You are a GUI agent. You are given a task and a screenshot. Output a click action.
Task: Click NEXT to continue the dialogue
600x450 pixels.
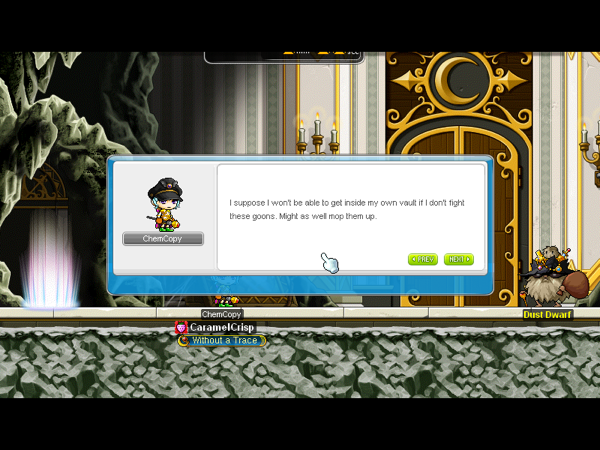pos(458,259)
